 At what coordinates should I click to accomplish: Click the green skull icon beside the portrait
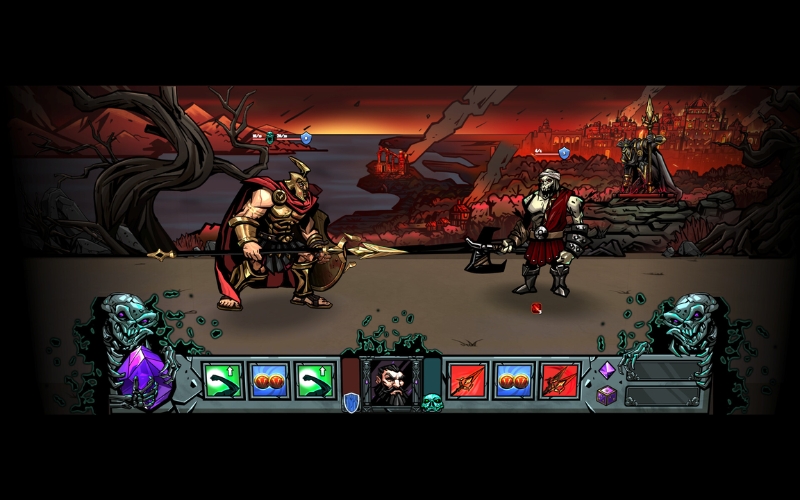432,403
